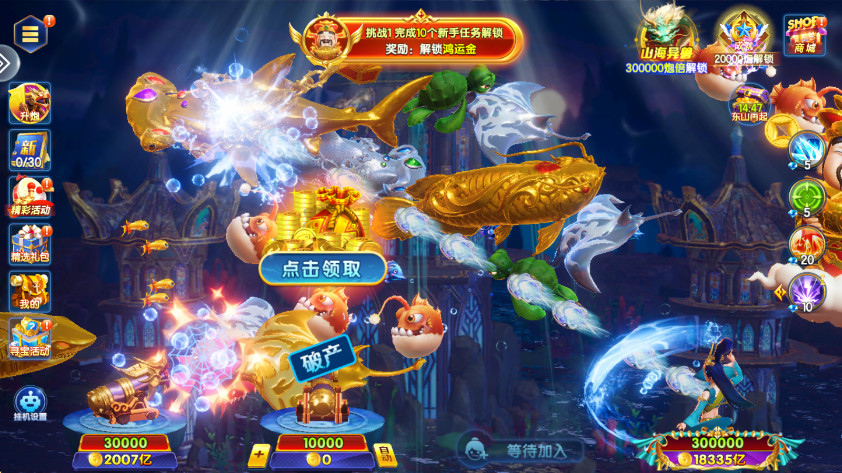Click the 点击领取 claim button
The width and height of the screenshot is (842, 473).
point(323,268)
